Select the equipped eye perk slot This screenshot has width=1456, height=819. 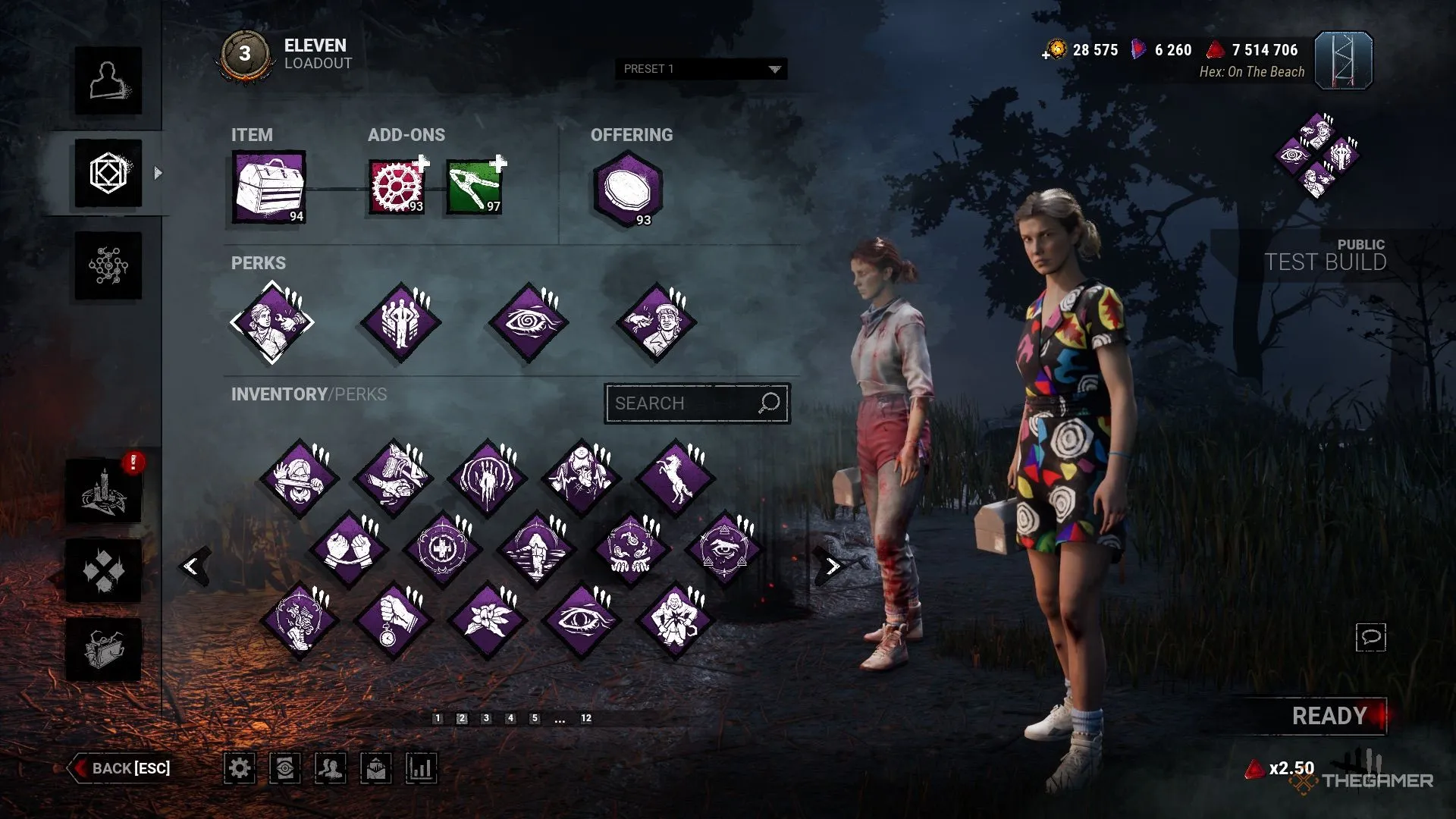coord(529,322)
